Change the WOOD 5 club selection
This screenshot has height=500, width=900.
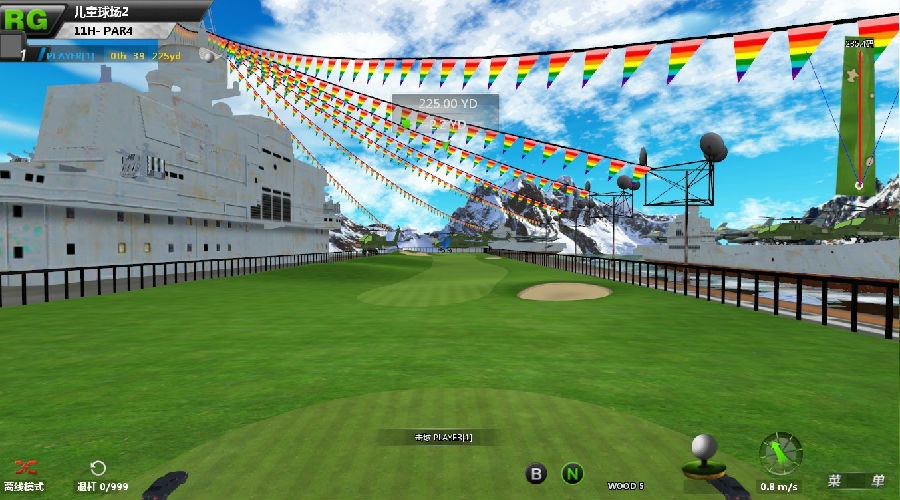tap(625, 486)
